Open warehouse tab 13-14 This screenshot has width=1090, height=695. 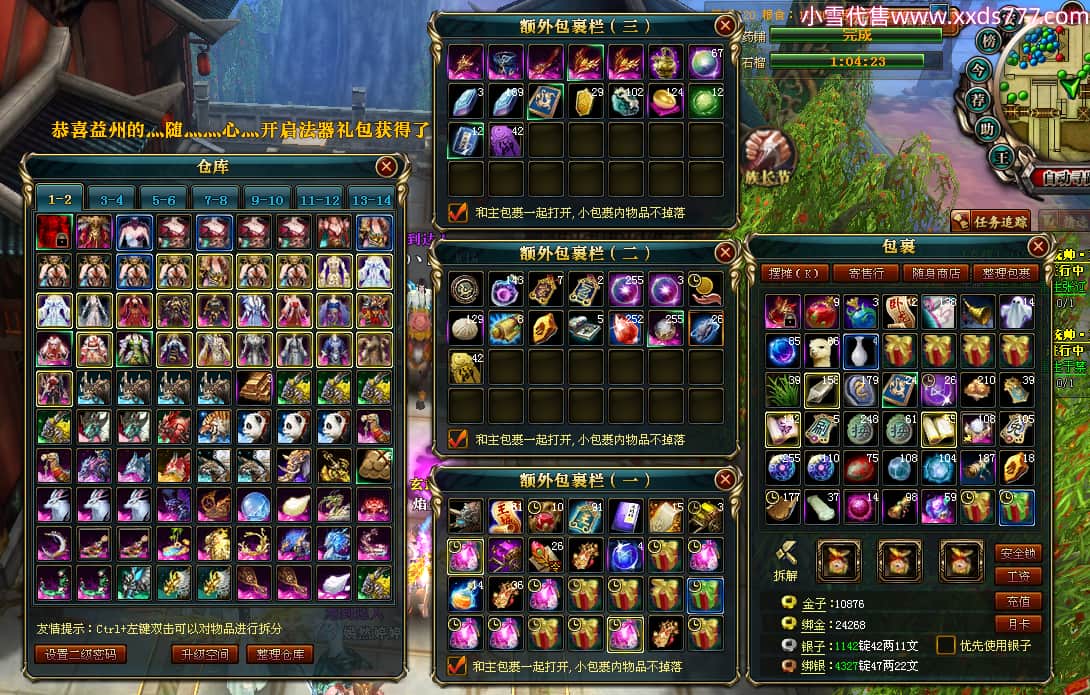click(371, 199)
